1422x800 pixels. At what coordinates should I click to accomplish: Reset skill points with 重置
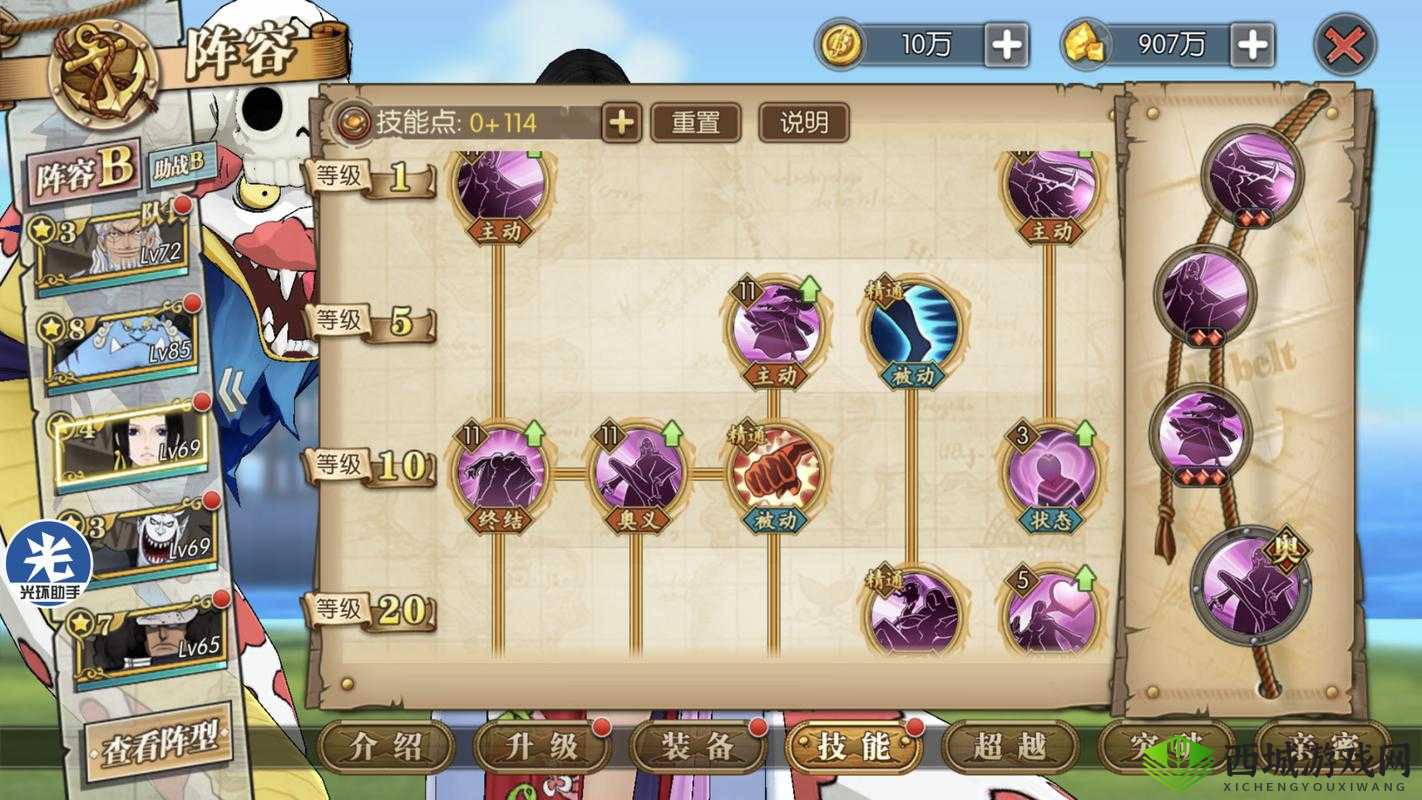(696, 123)
